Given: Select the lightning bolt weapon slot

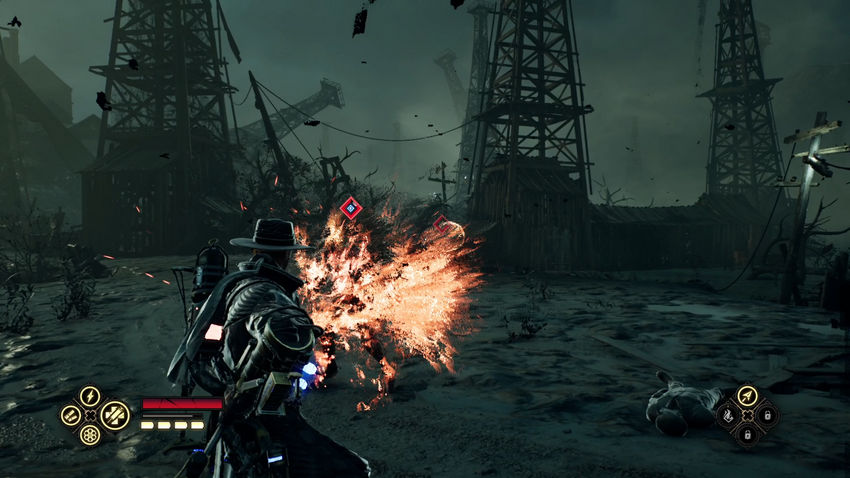Looking at the screenshot, I should 90,396.
